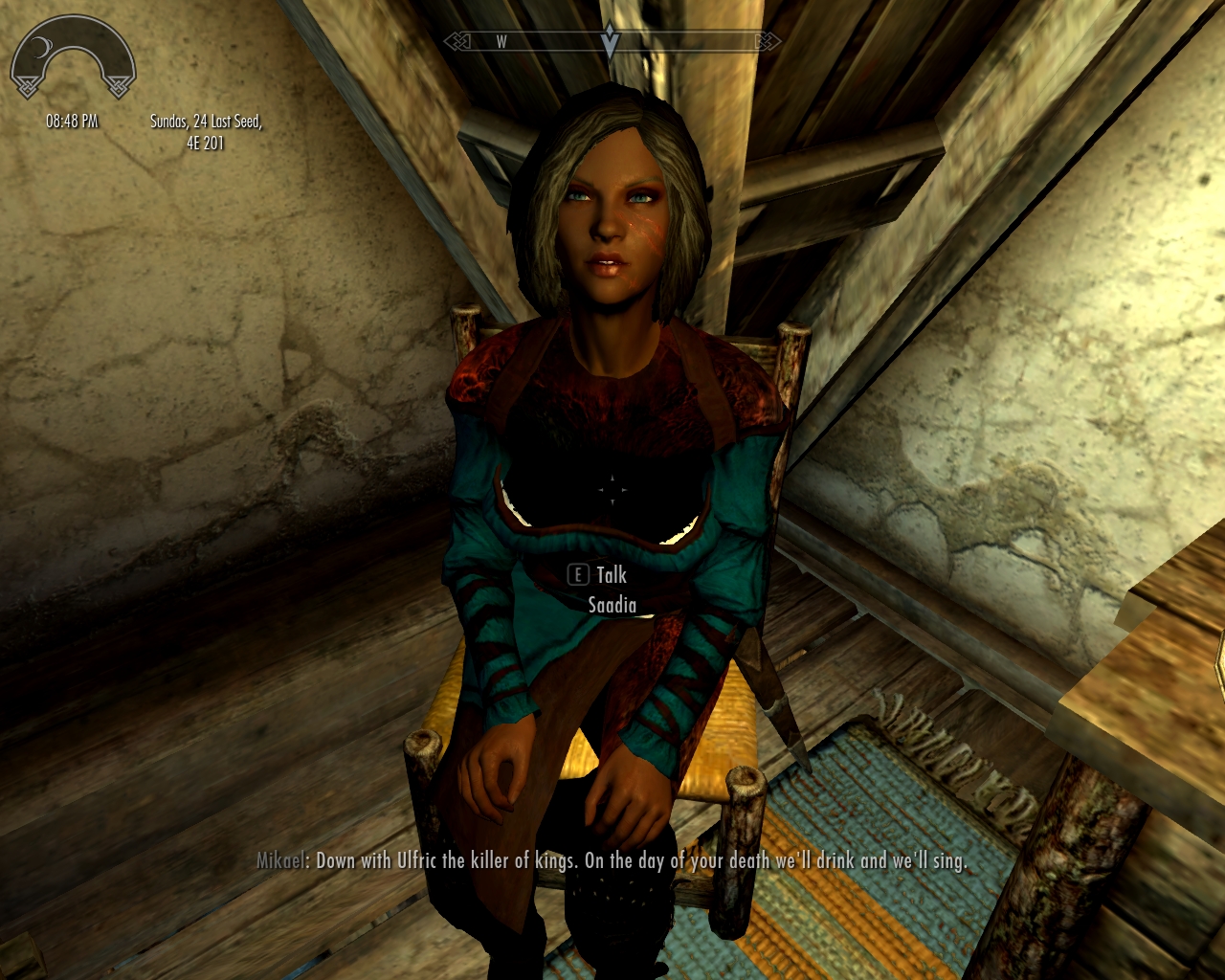1225x980 pixels.
Task: Expand Mikael's subtitle line
Action: tap(612, 860)
